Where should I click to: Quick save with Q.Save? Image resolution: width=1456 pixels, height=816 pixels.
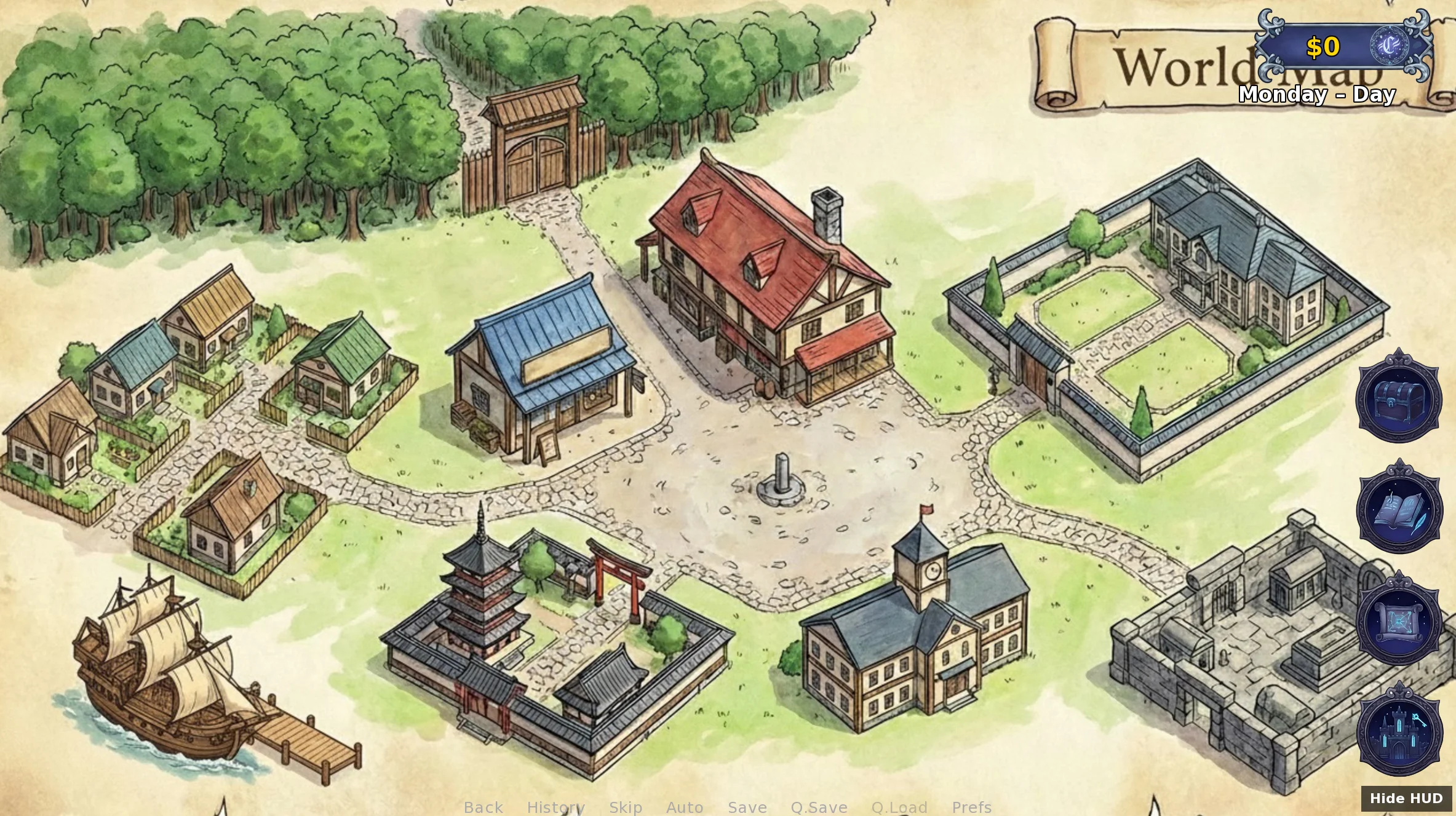click(x=819, y=807)
